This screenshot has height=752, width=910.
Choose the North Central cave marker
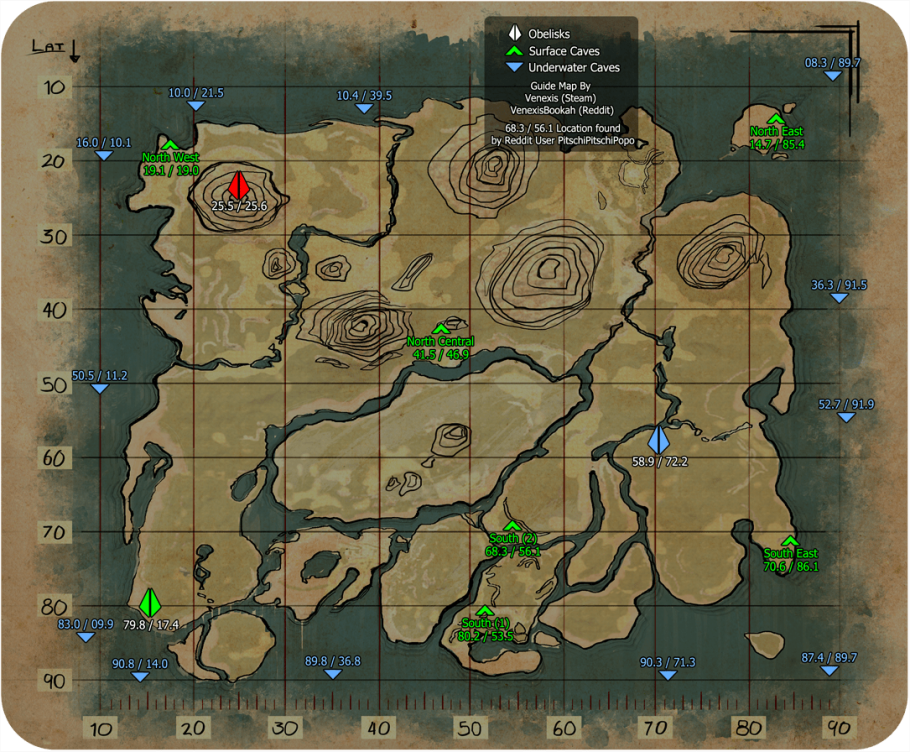pos(441,329)
